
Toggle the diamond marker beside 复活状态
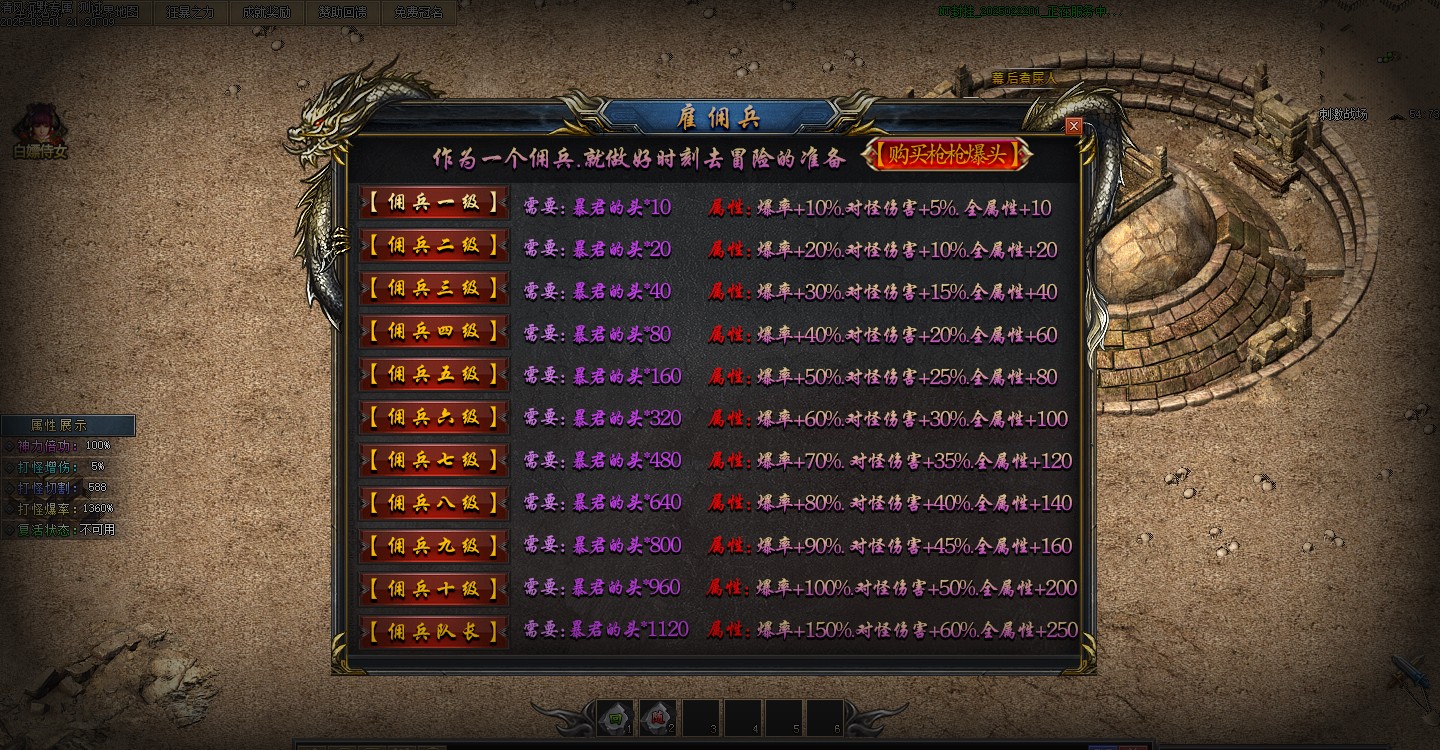pyautogui.click(x=9, y=528)
